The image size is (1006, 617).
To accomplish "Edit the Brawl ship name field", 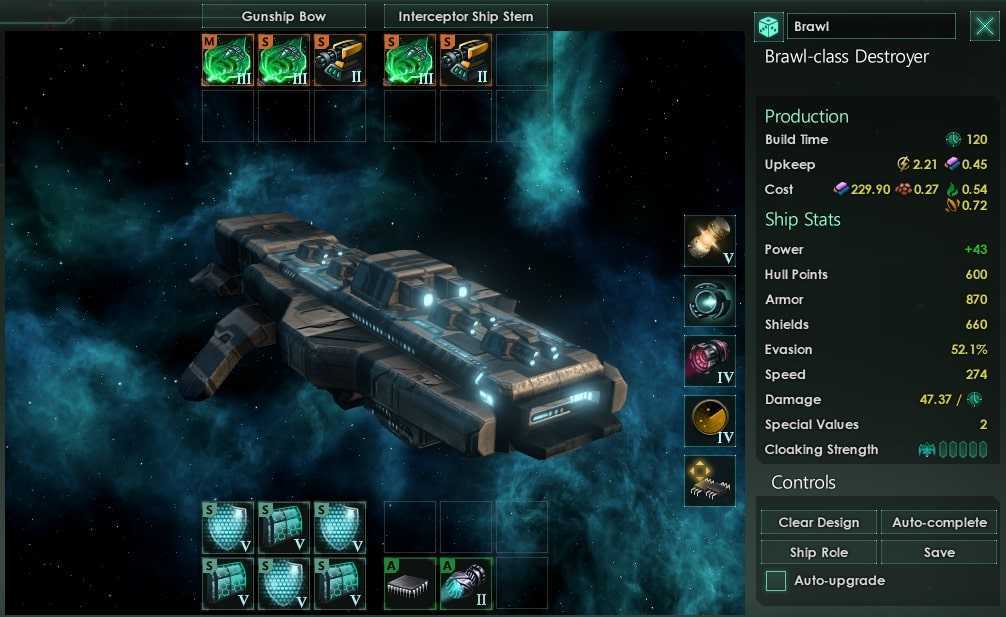I will 871,26.
